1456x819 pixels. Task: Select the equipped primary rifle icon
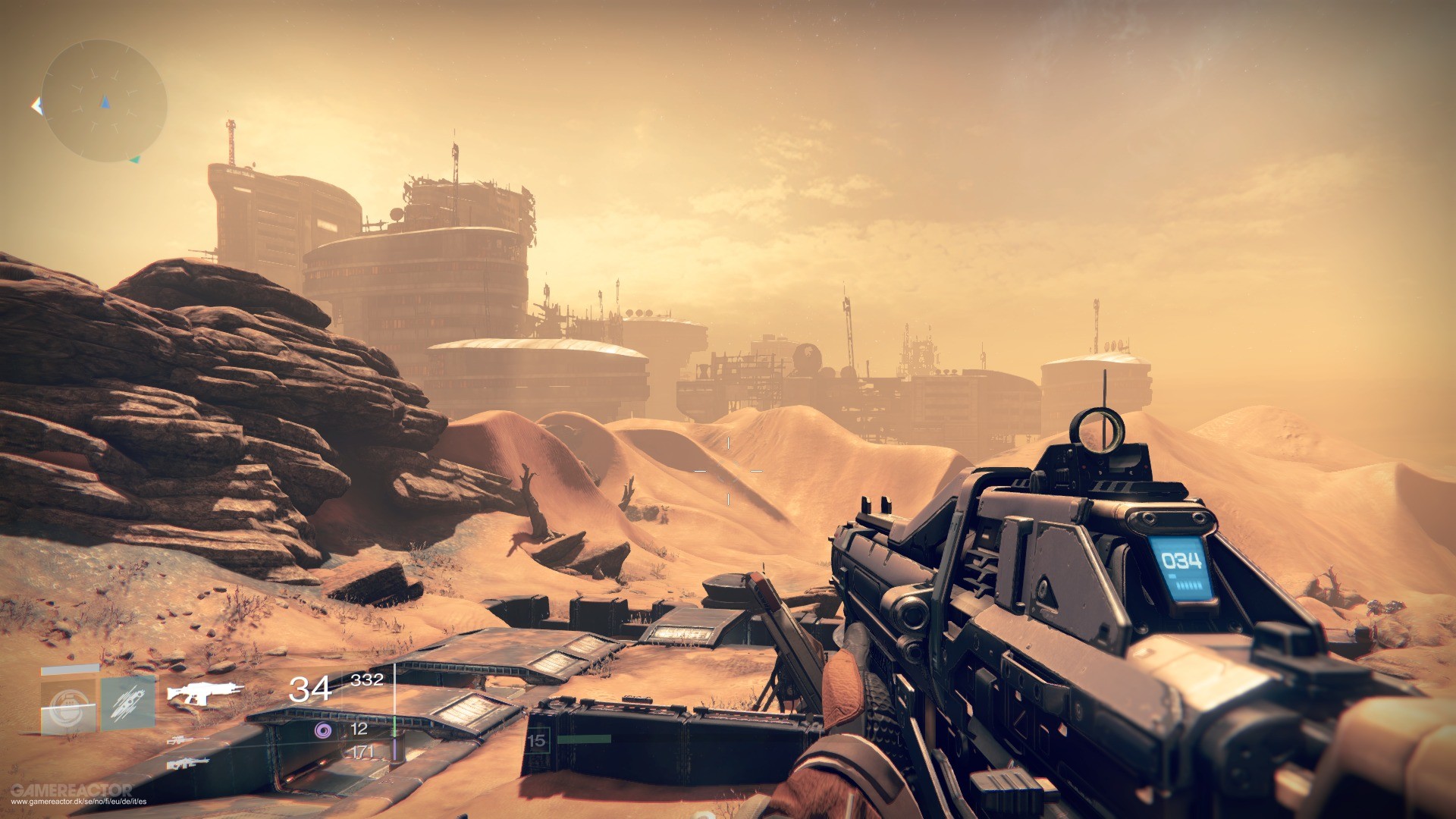pyautogui.click(x=206, y=692)
